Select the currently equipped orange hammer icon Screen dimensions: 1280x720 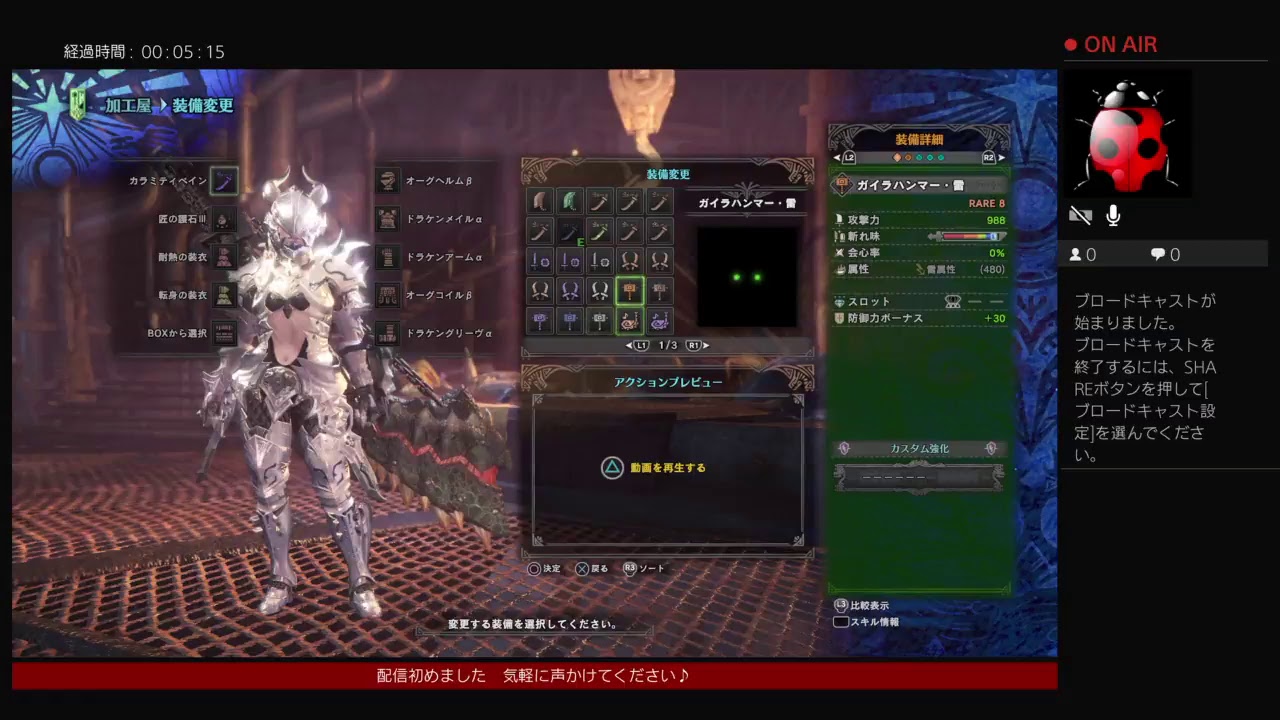(x=629, y=290)
